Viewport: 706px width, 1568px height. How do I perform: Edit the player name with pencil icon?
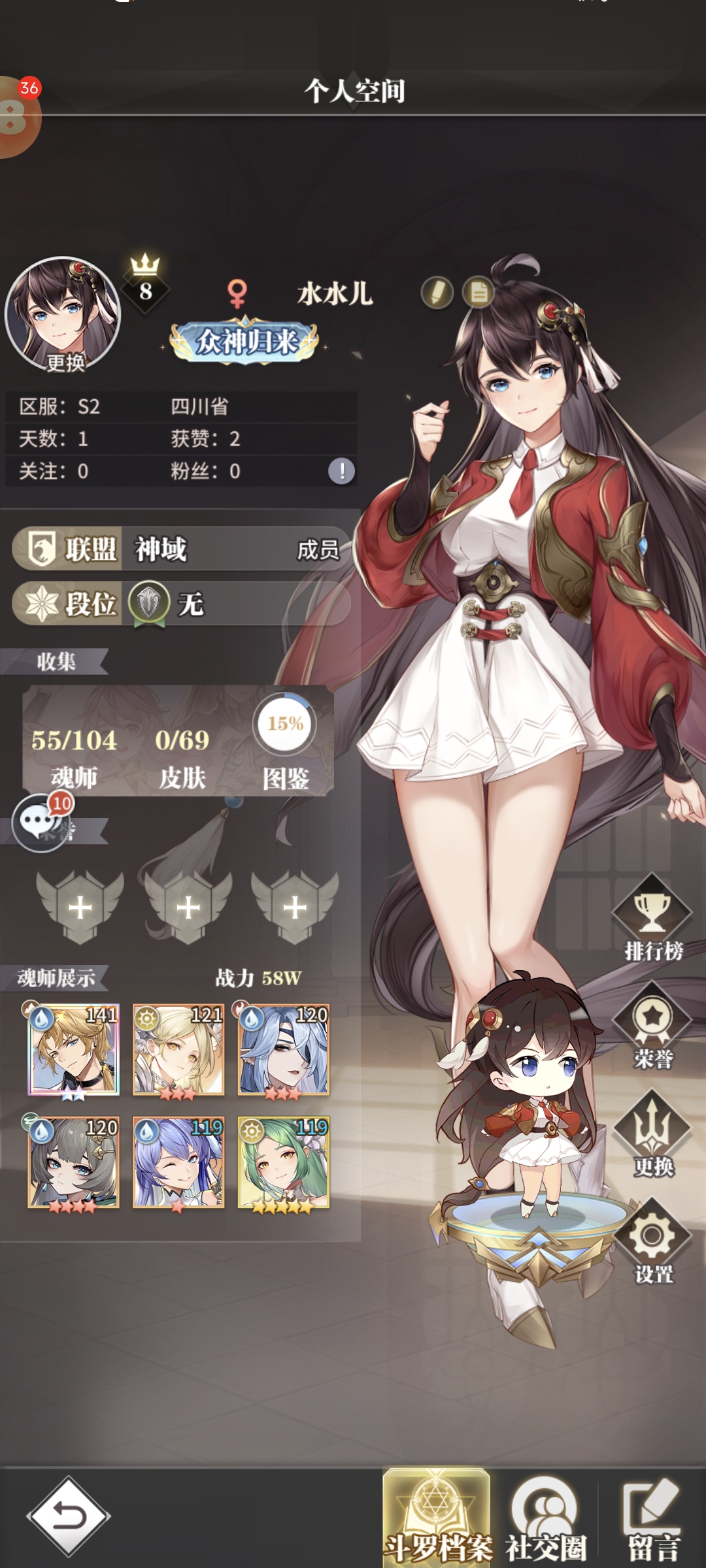[437, 293]
